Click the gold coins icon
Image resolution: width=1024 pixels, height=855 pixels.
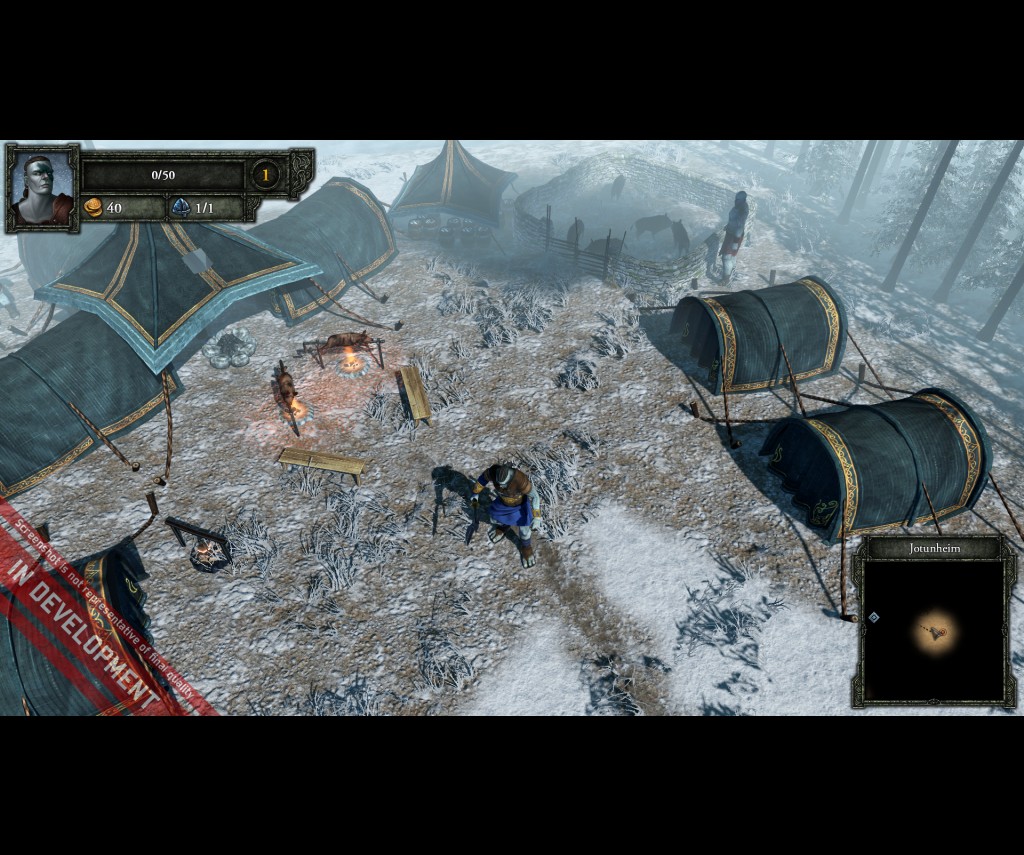[x=93, y=207]
